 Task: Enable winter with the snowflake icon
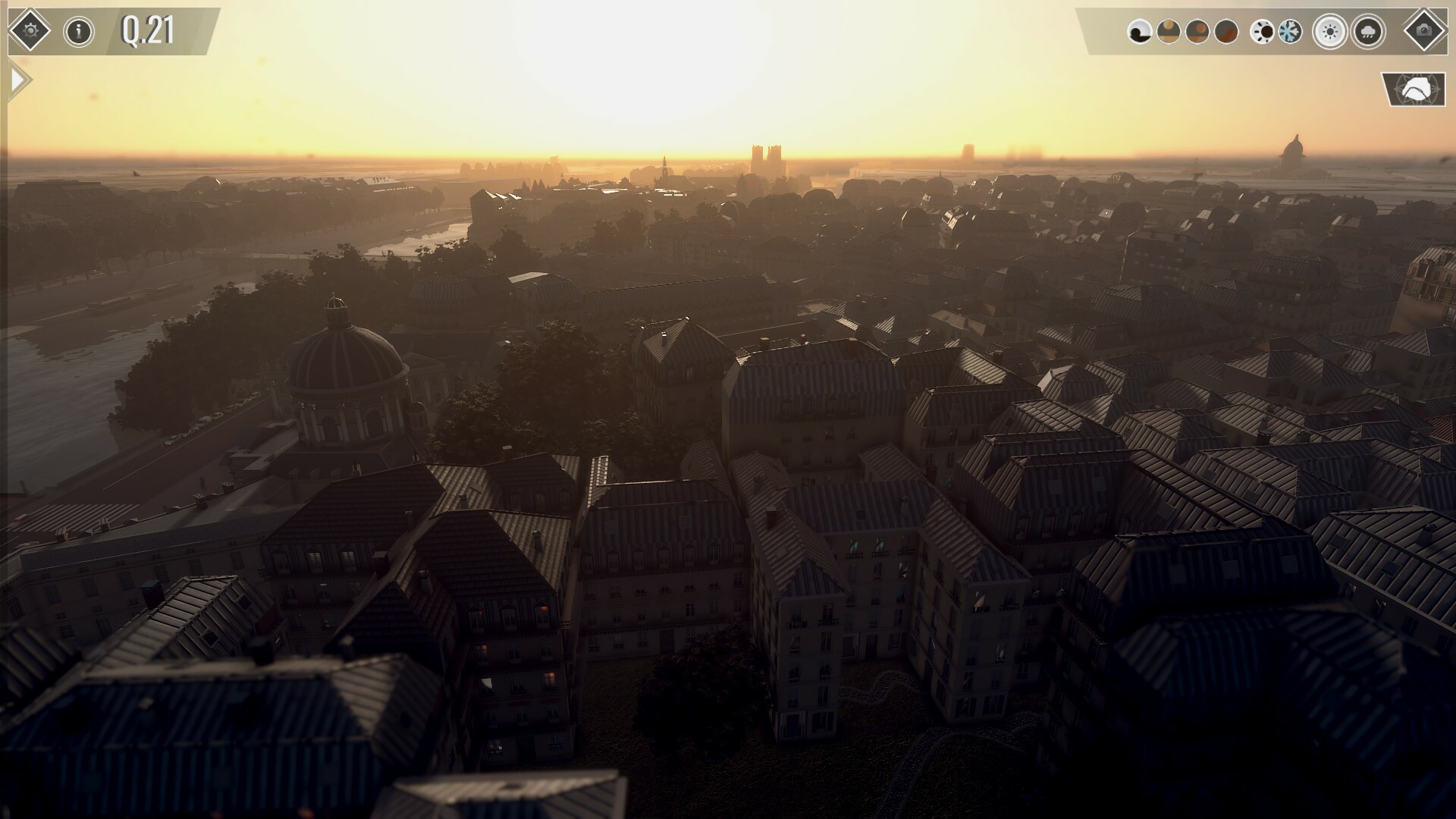(x=1289, y=32)
